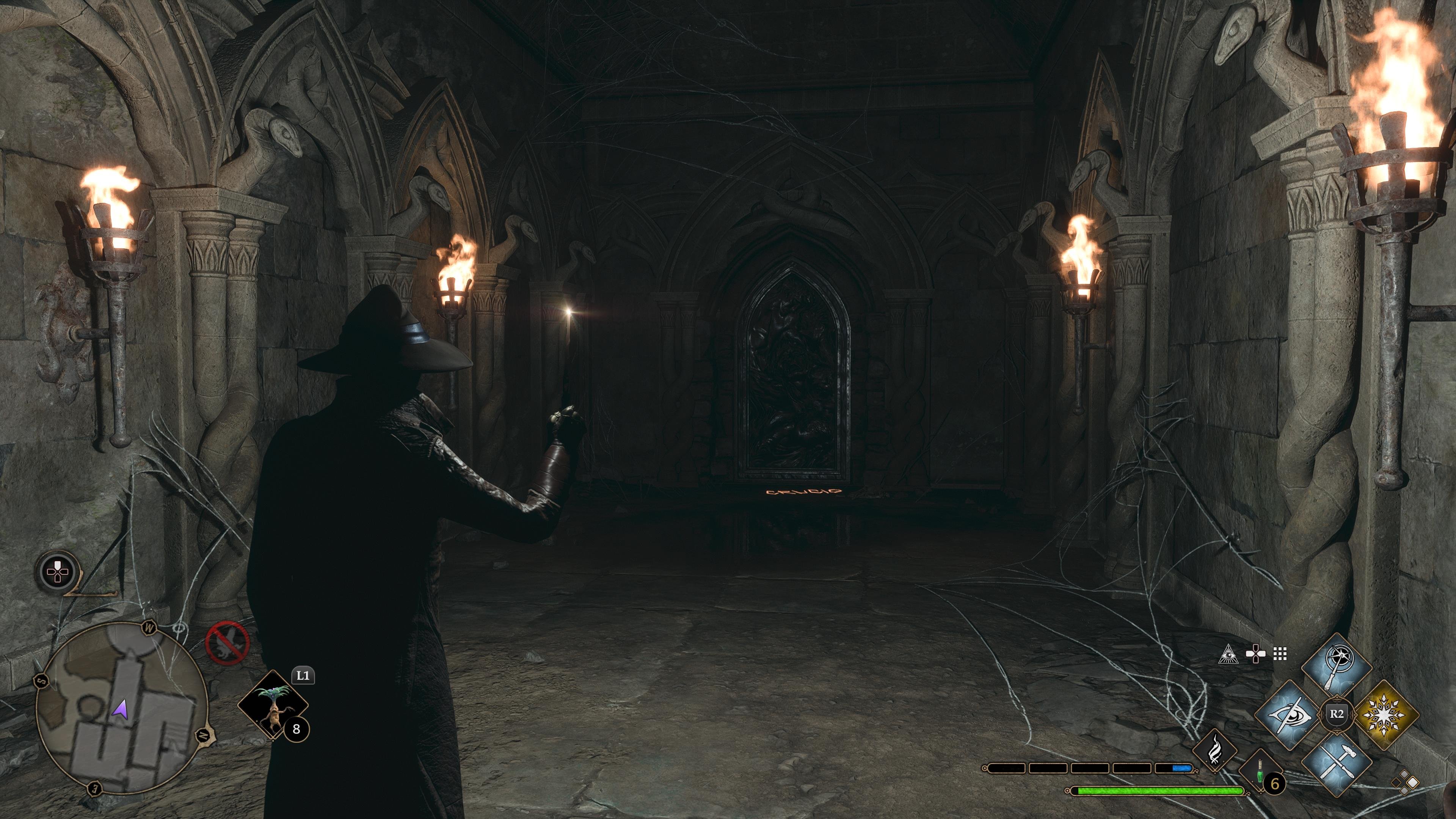
Task: Click the all-seeing eye triangle indicator
Action: pyautogui.click(x=1229, y=654)
